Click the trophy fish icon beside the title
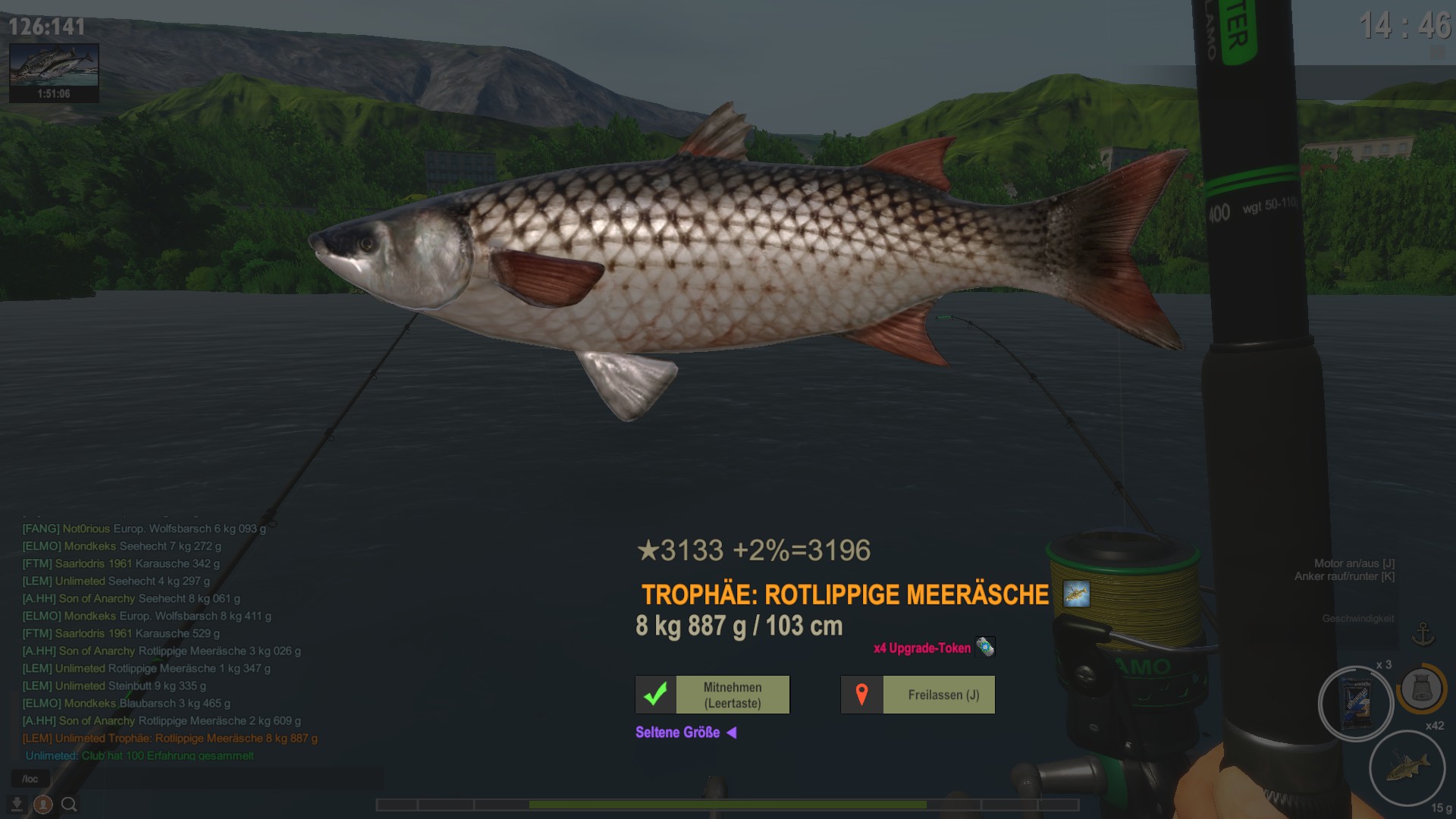This screenshot has height=819, width=1456. point(1076,594)
